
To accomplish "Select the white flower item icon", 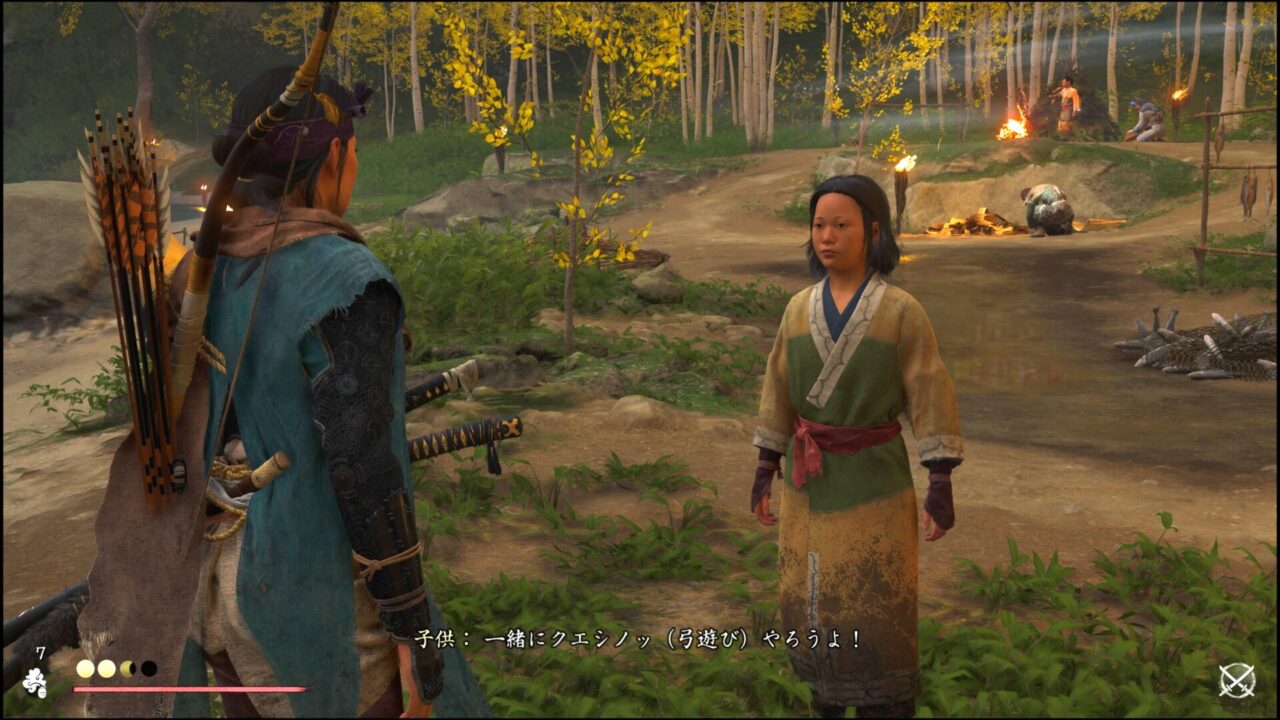I will click(x=35, y=682).
